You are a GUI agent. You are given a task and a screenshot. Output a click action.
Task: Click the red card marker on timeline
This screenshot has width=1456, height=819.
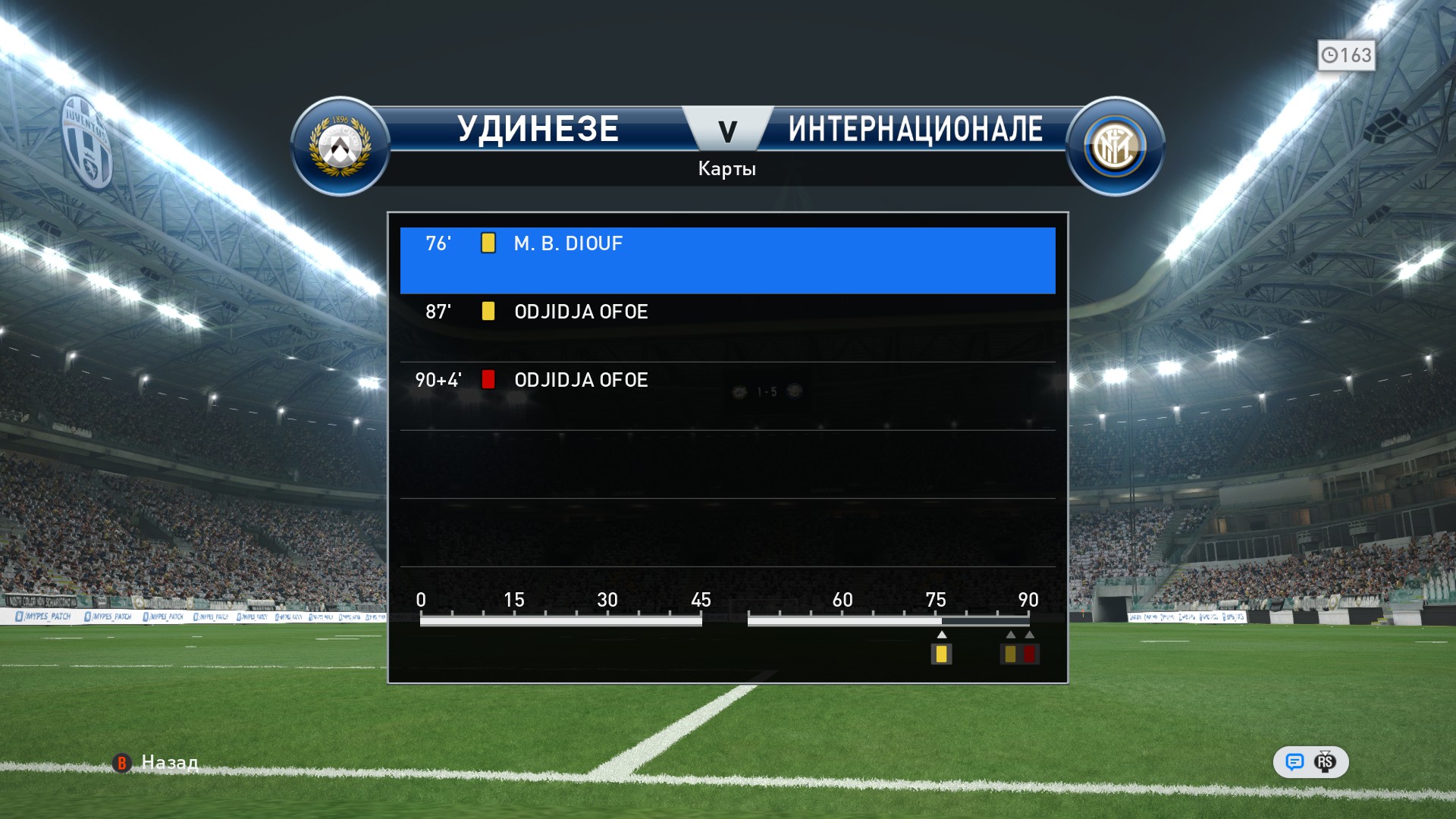1029,654
